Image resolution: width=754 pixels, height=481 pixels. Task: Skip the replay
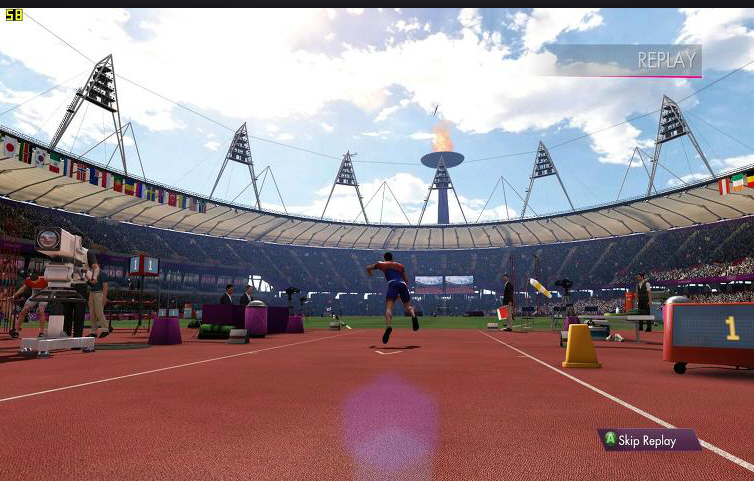click(648, 440)
